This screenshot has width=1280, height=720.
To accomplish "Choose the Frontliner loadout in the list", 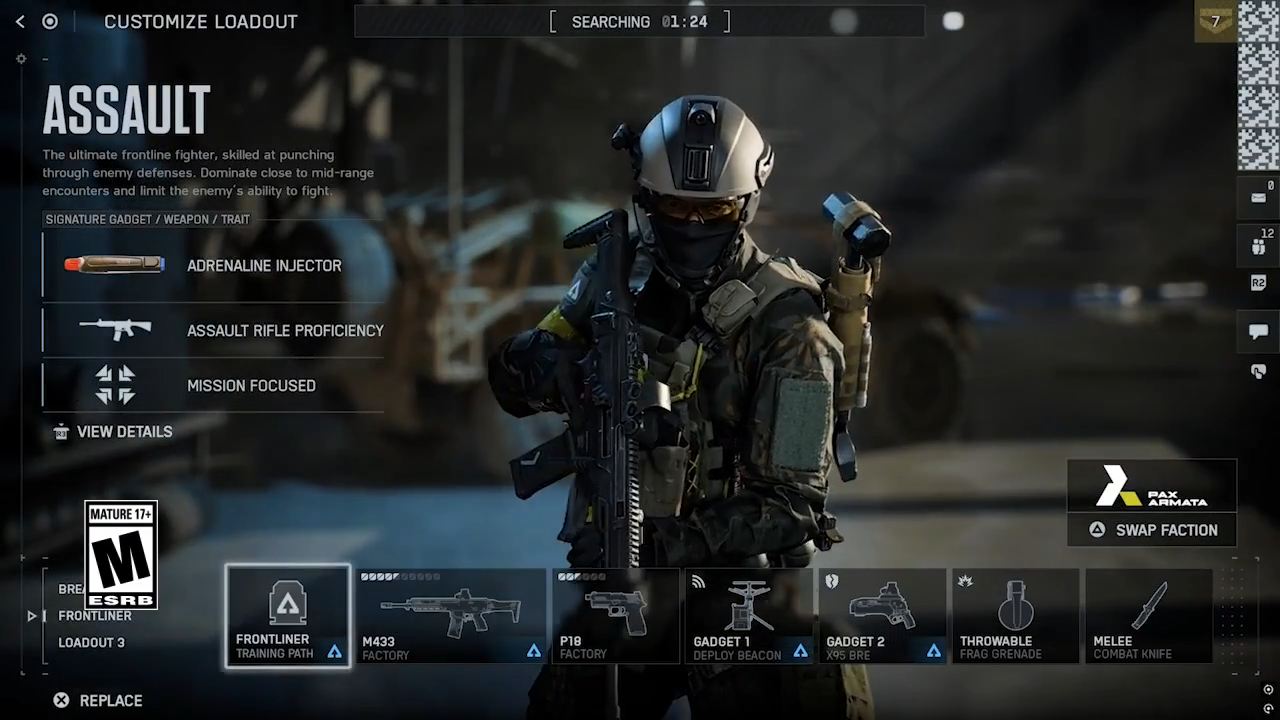I will pos(94,616).
